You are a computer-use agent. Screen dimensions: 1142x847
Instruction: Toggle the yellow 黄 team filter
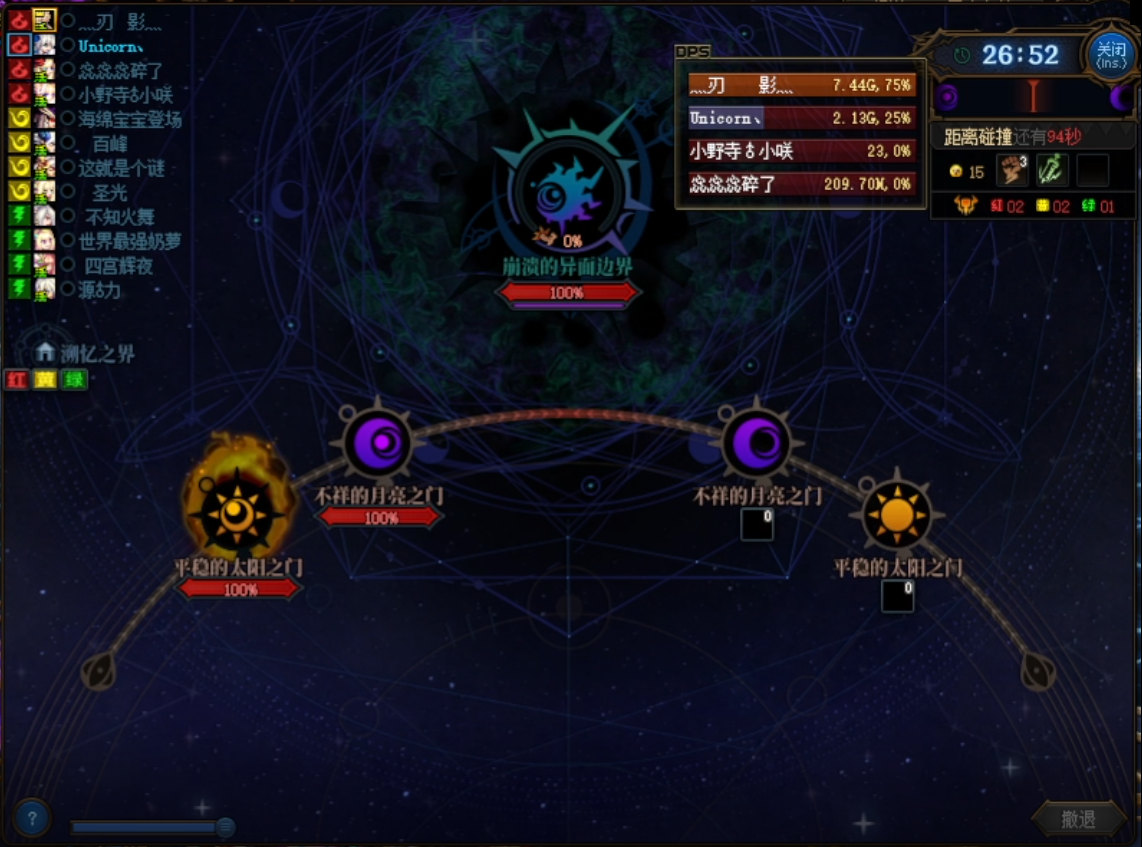point(45,380)
